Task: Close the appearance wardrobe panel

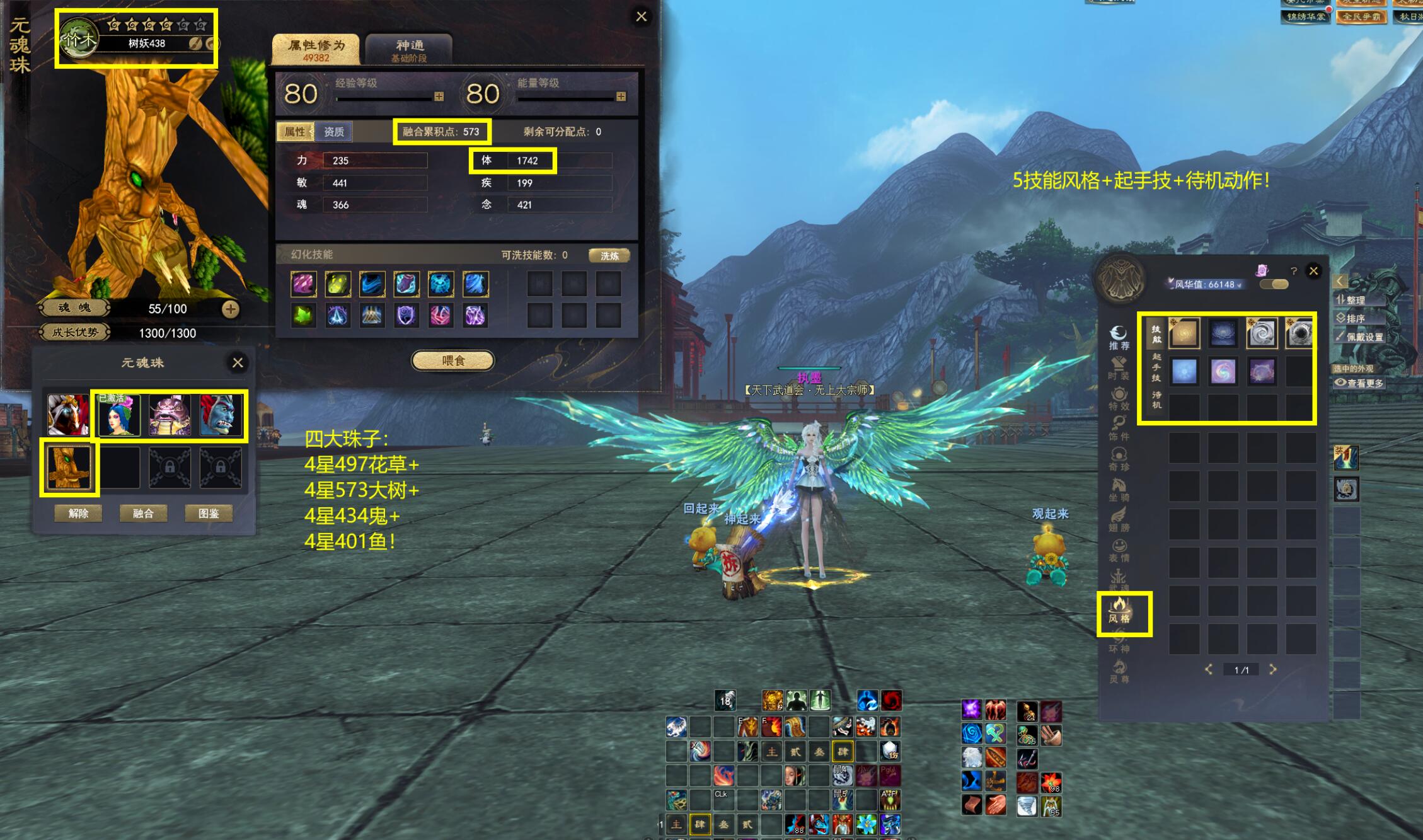Action: click(1313, 271)
